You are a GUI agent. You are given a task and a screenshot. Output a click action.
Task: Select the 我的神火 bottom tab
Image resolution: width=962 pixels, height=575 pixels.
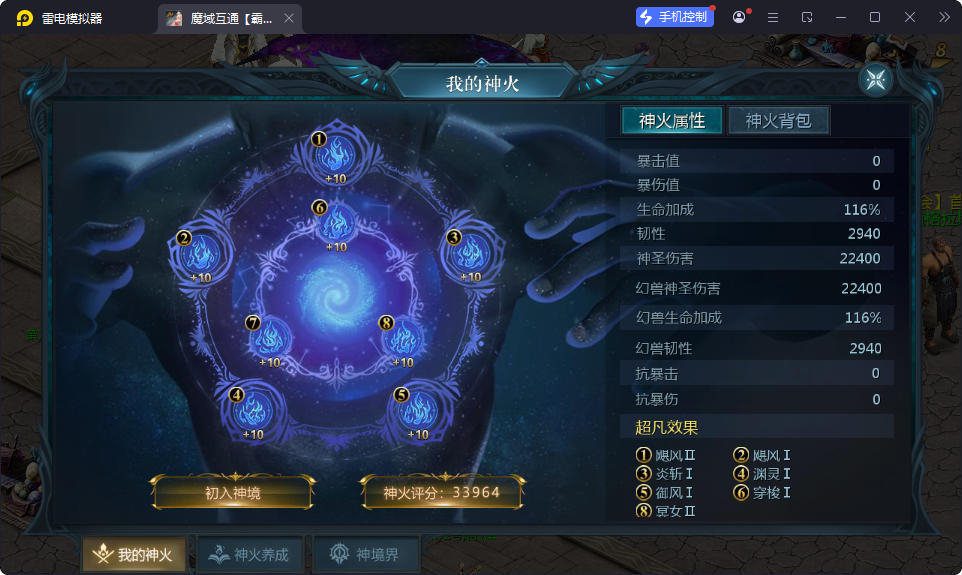click(x=134, y=555)
